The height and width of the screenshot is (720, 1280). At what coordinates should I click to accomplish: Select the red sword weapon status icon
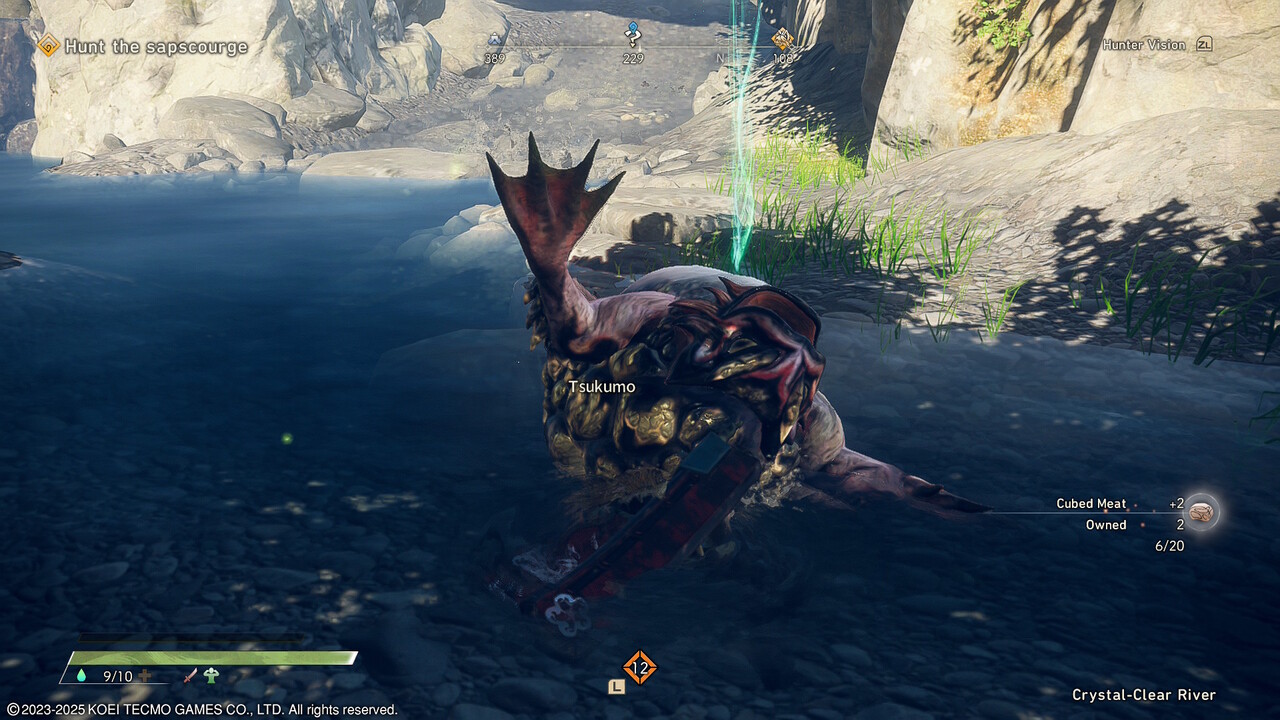click(x=190, y=676)
